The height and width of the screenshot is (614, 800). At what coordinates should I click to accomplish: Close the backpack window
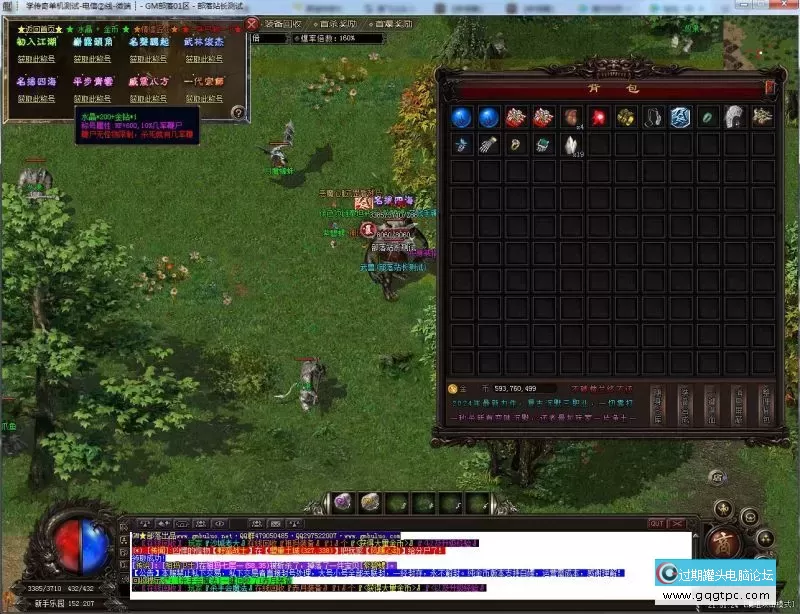(770, 87)
